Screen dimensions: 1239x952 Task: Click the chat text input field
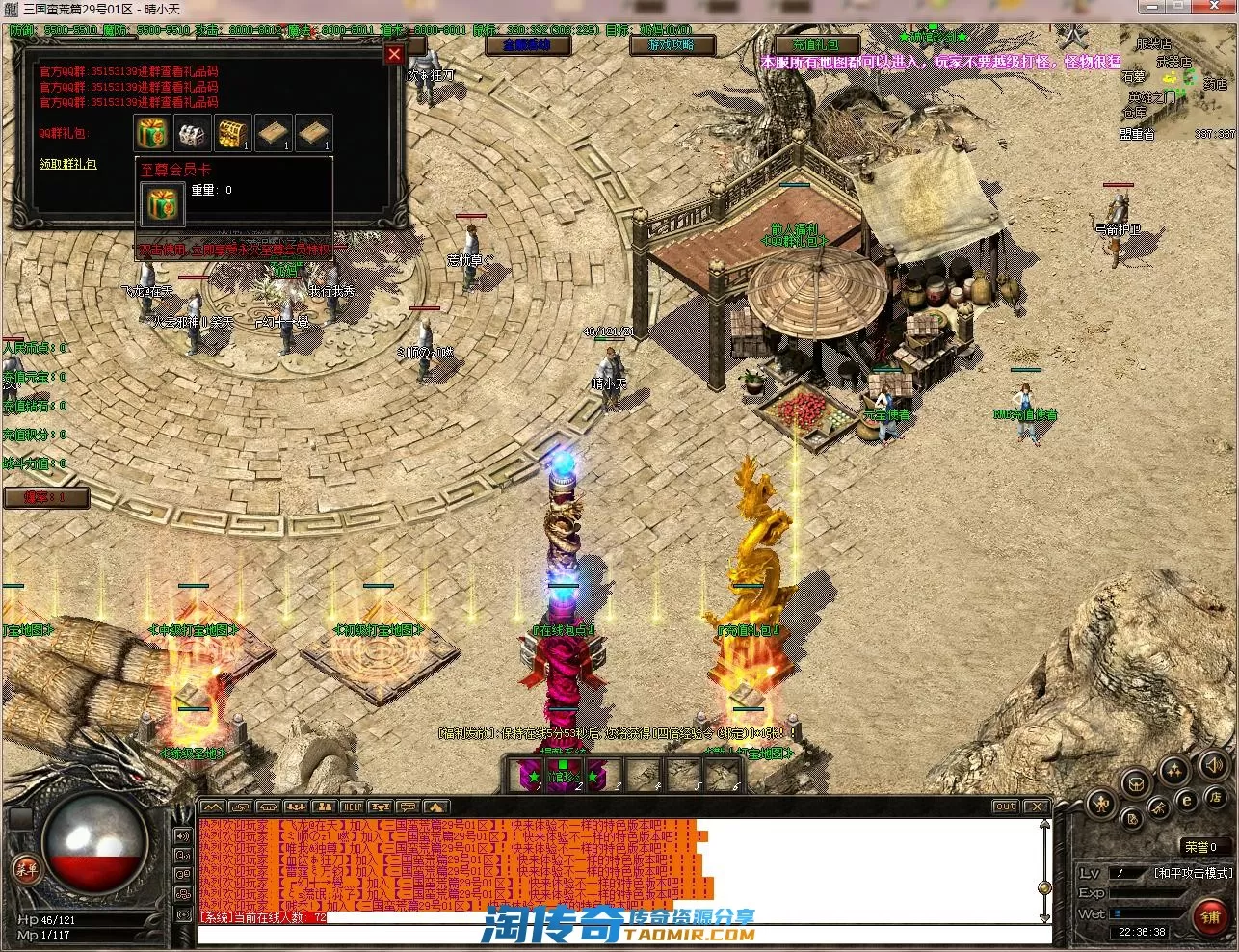click(617, 935)
